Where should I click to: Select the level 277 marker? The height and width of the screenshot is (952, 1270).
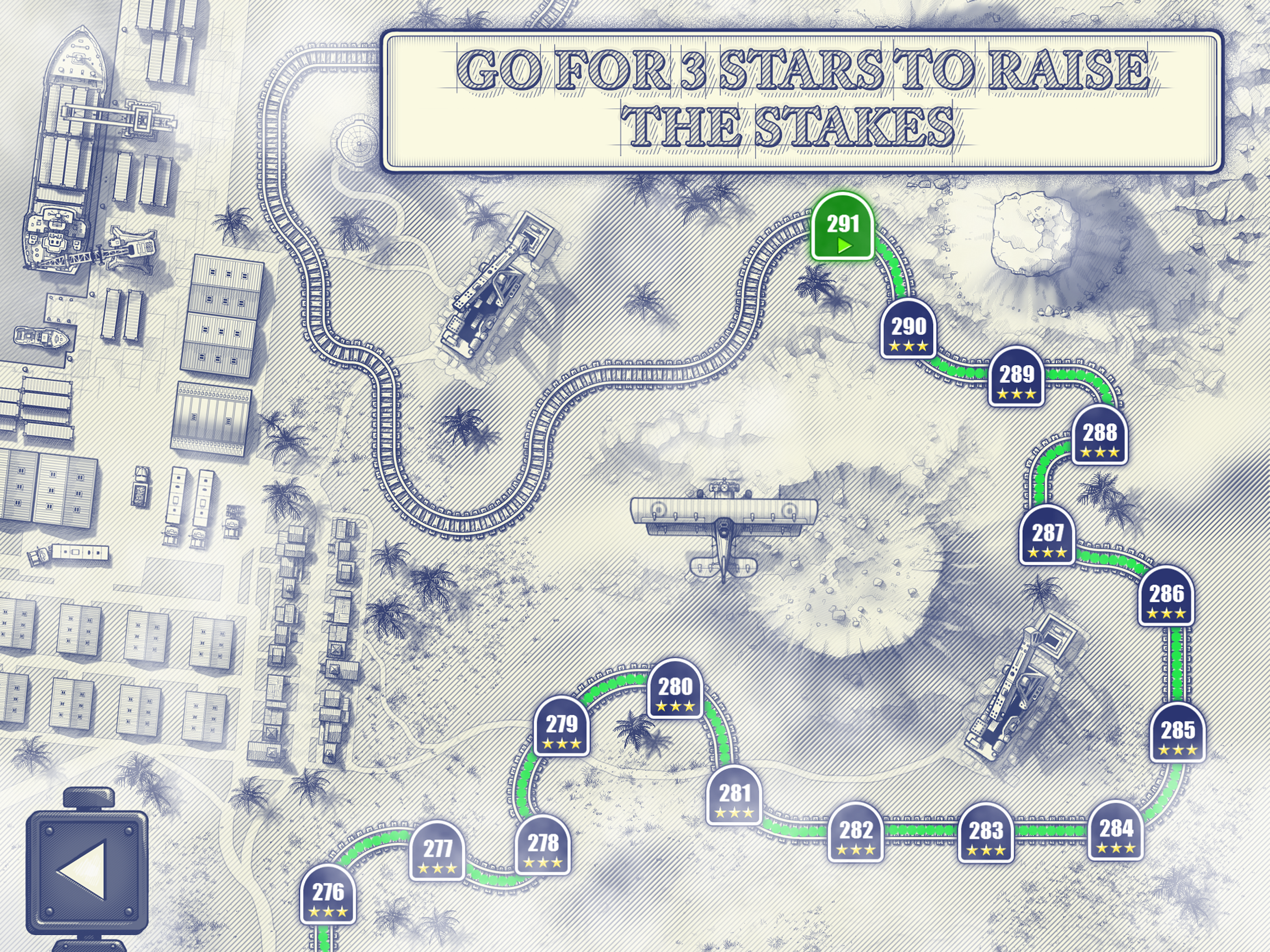coord(437,852)
